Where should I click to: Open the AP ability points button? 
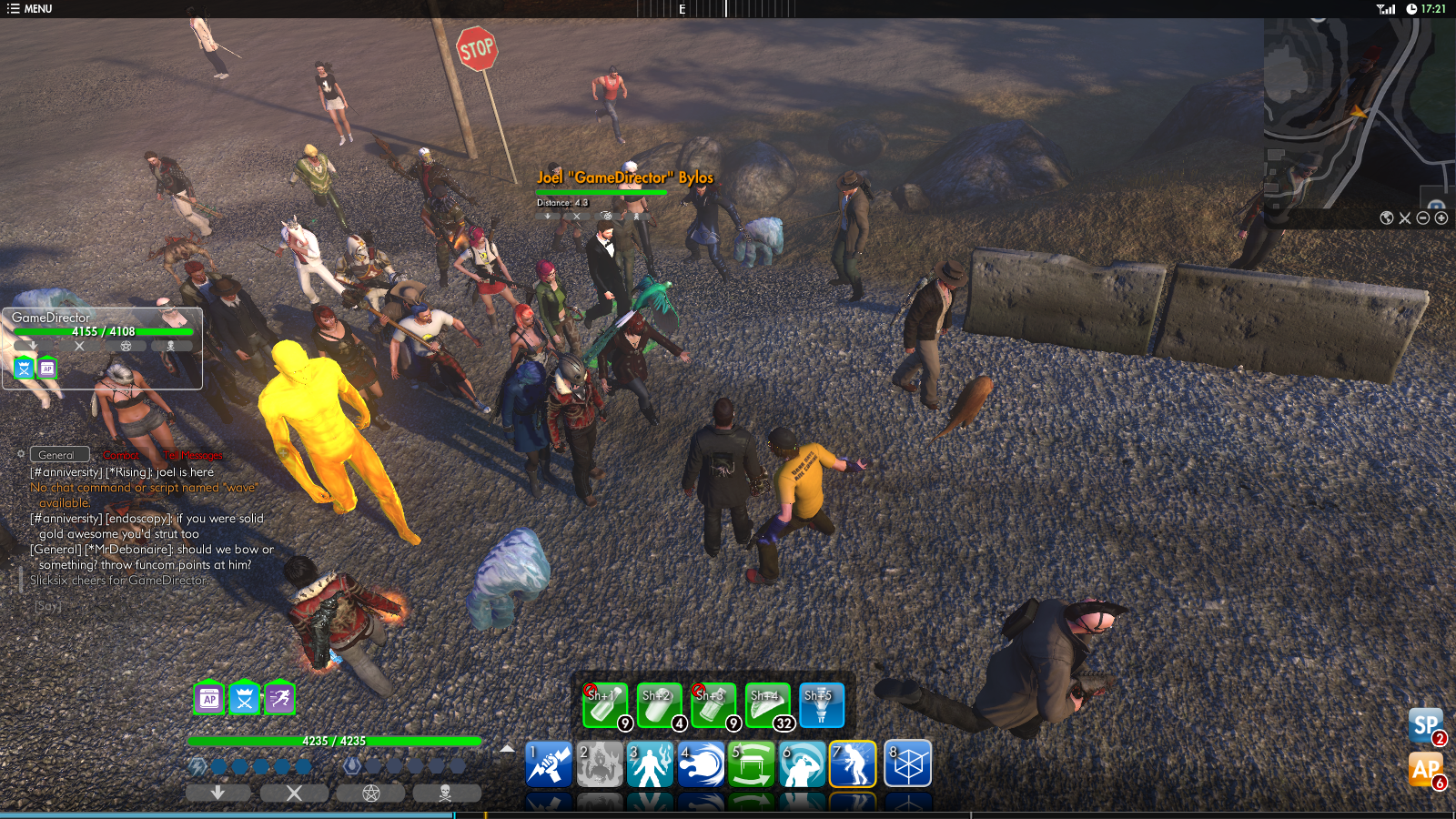1425,770
